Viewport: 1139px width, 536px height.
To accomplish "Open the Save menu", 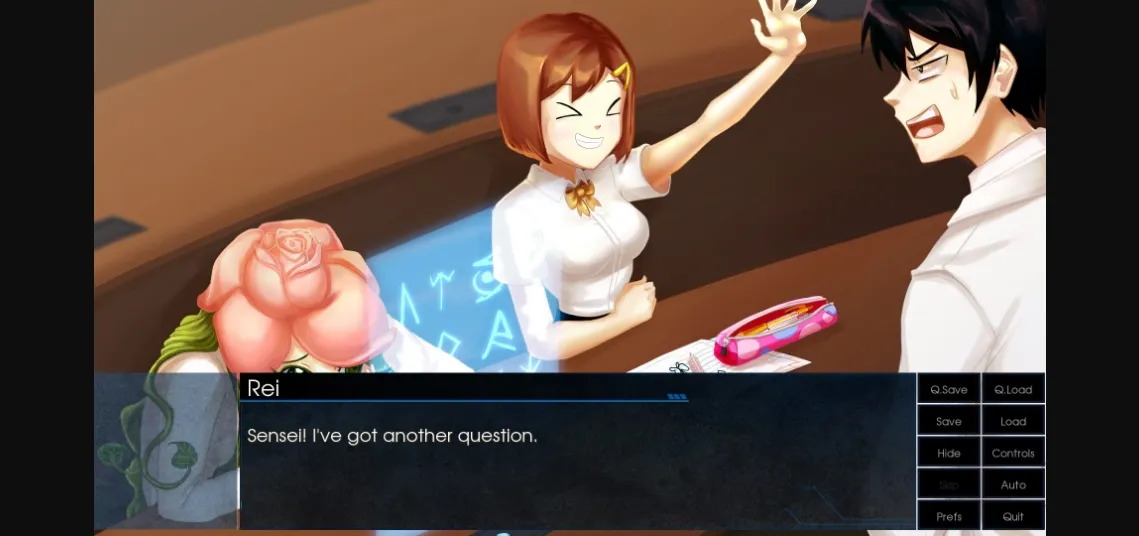I will click(949, 421).
